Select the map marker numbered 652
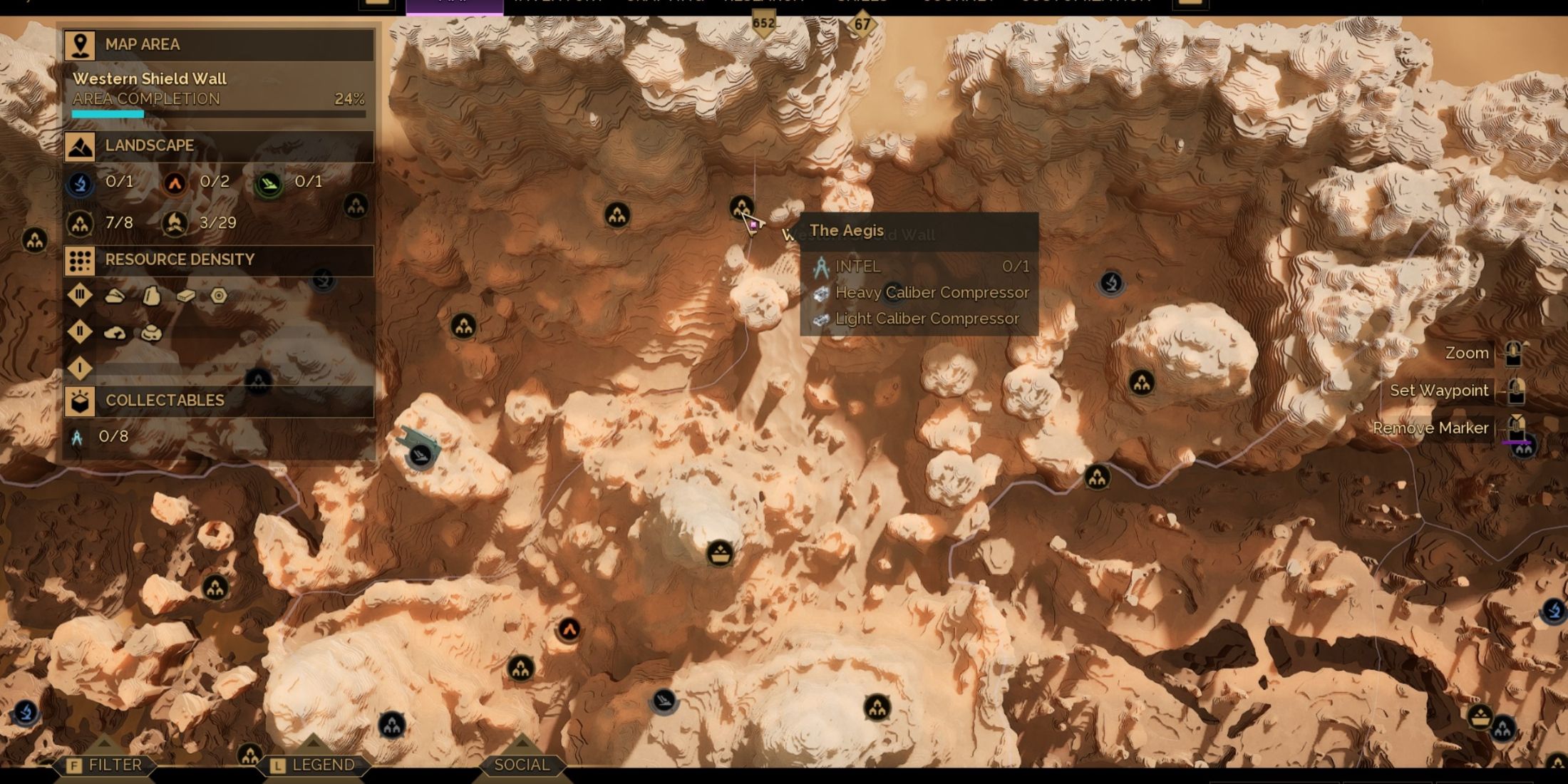 (763, 24)
